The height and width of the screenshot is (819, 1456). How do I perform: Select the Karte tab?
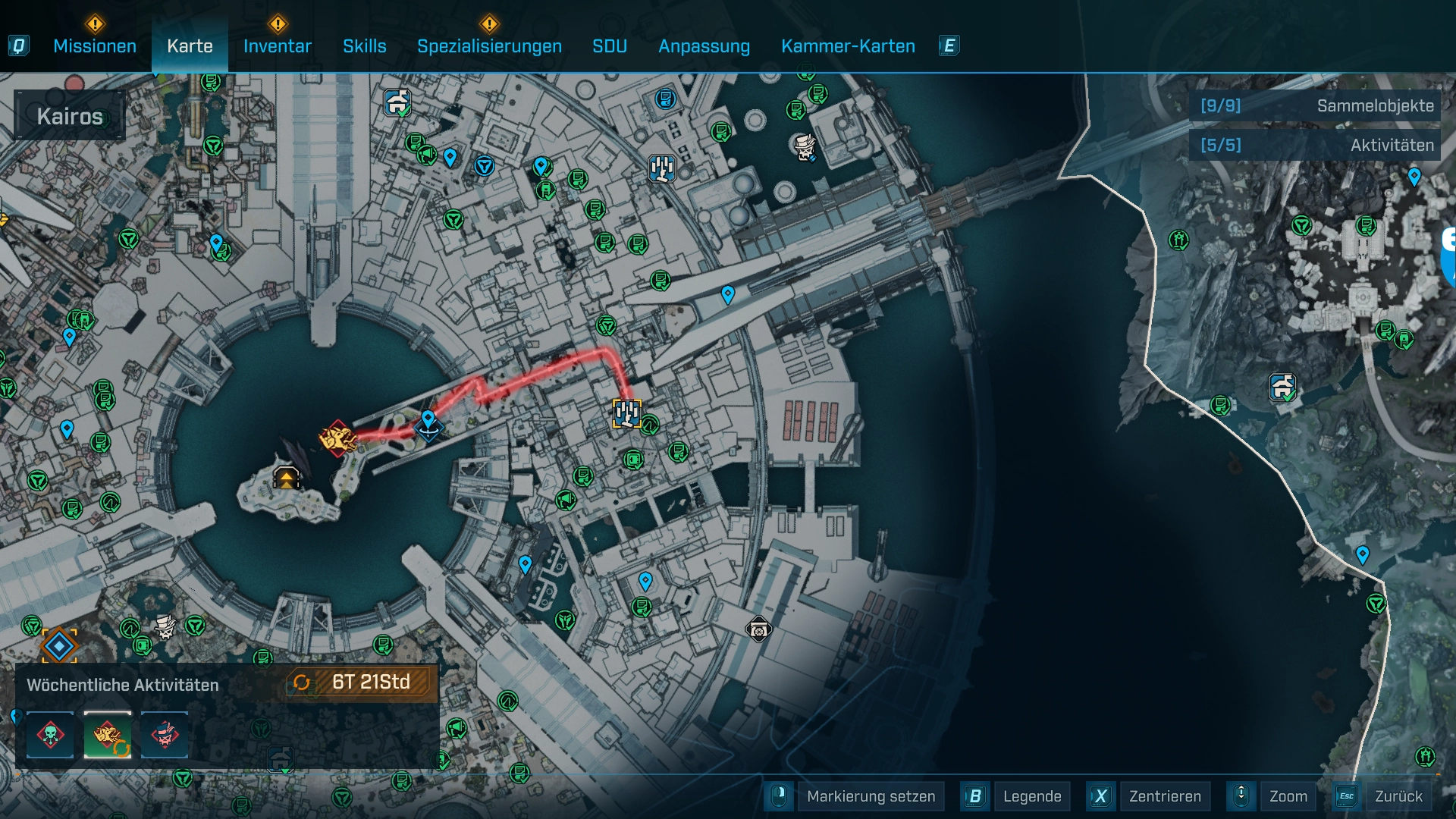(190, 46)
